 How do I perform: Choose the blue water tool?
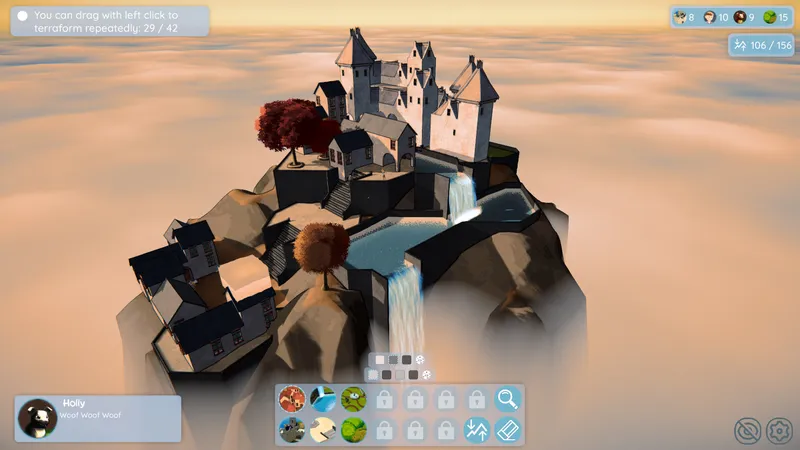click(322, 399)
